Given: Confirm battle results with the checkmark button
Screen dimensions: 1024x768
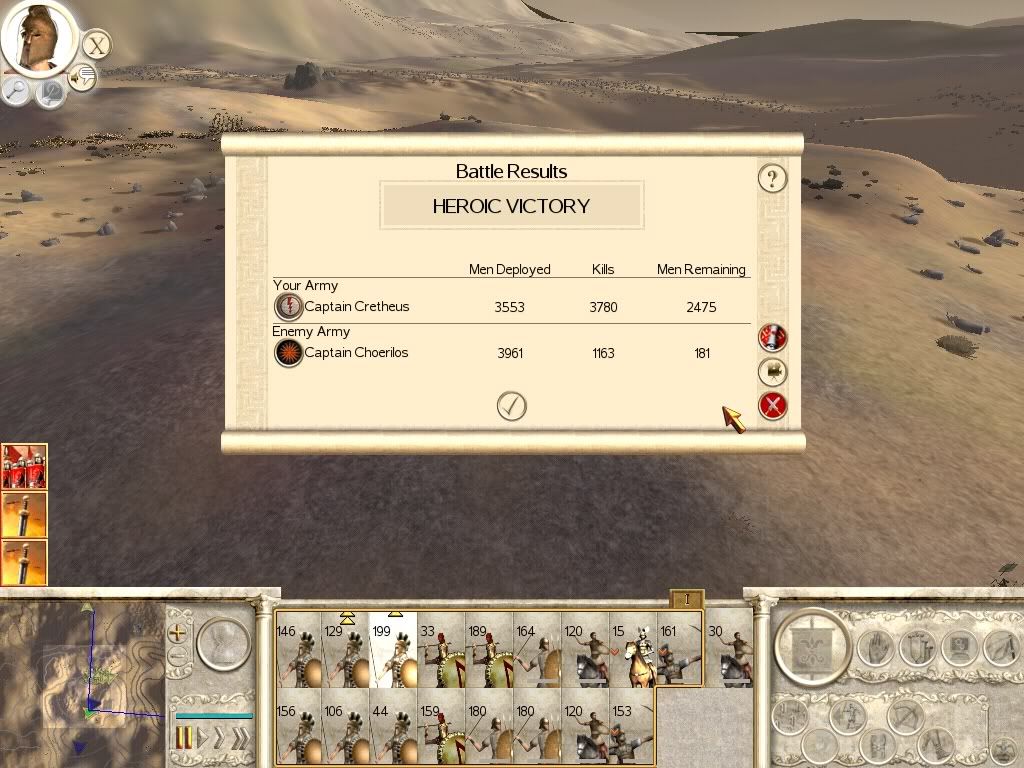Looking at the screenshot, I should (512, 406).
